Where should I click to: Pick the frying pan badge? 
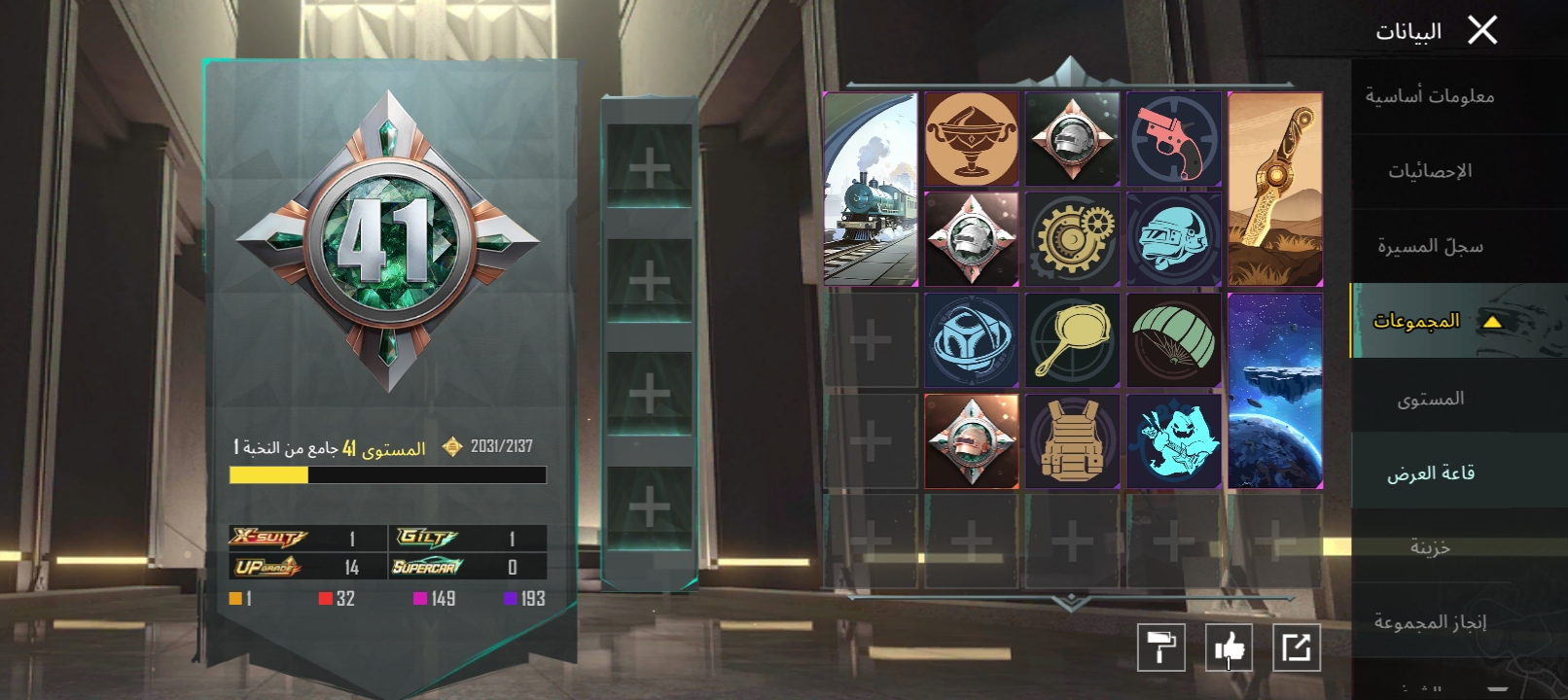pos(1072,340)
